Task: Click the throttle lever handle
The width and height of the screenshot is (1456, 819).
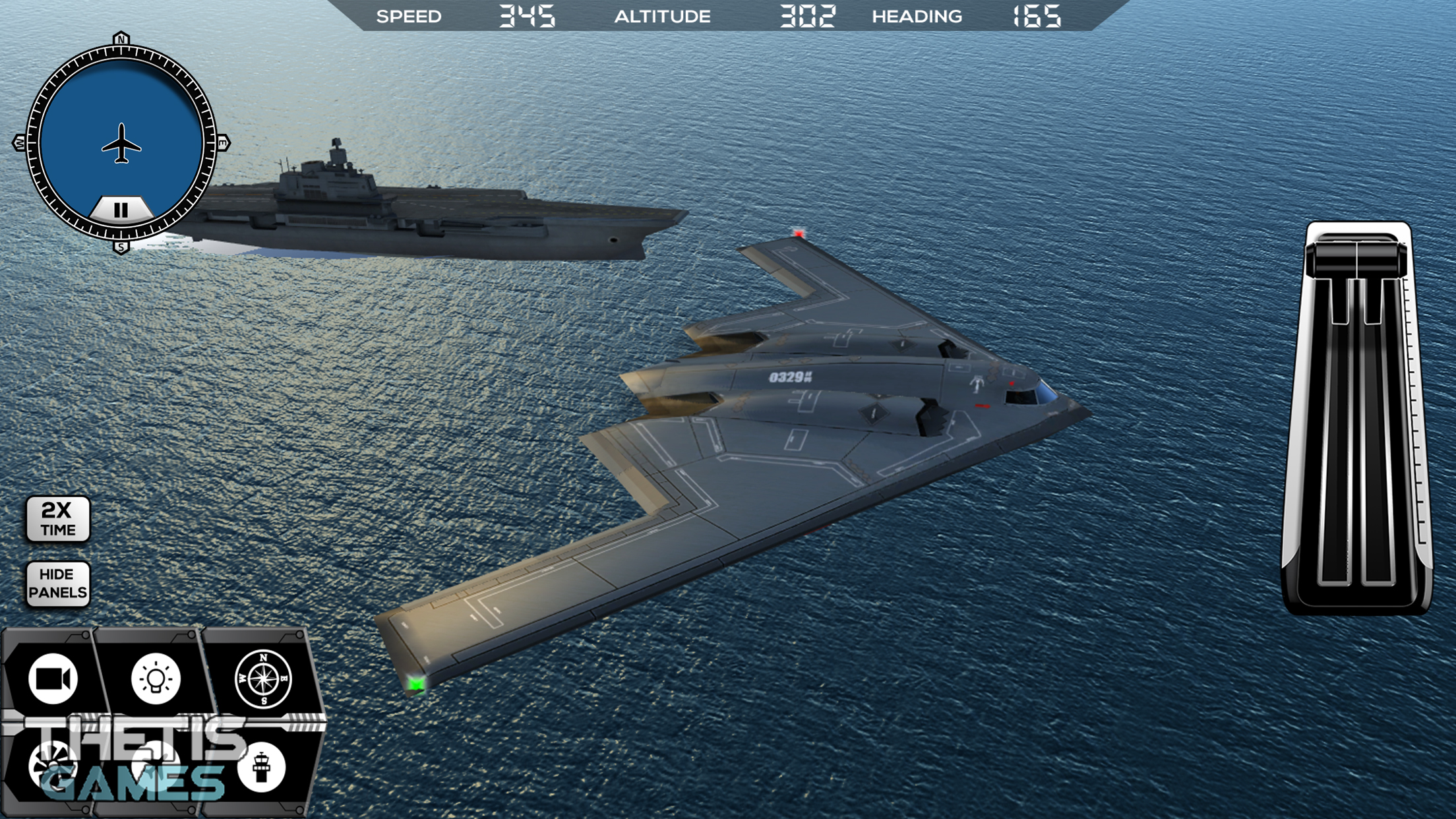Action: click(1356, 257)
